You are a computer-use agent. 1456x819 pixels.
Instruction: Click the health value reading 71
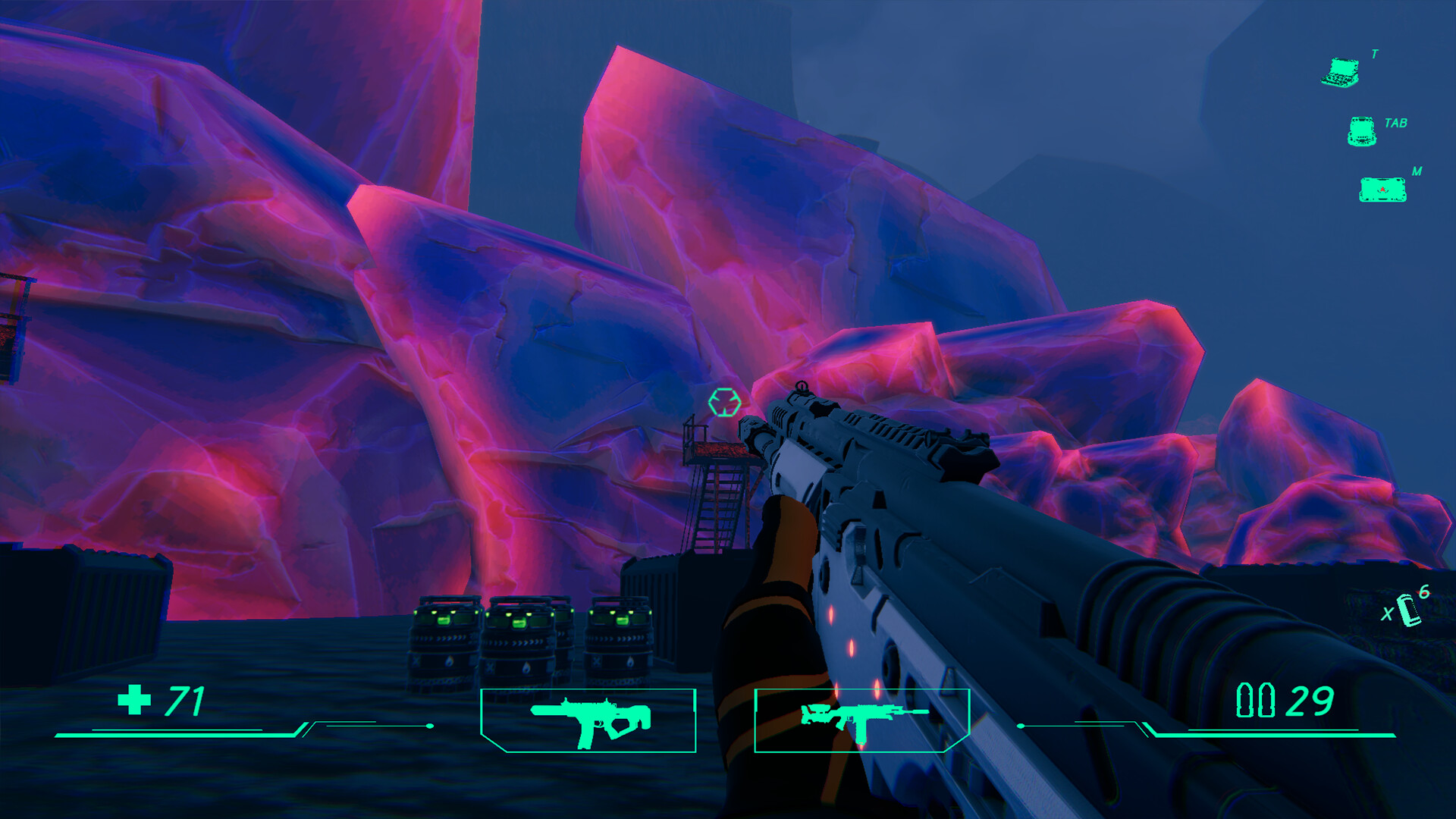(184, 701)
